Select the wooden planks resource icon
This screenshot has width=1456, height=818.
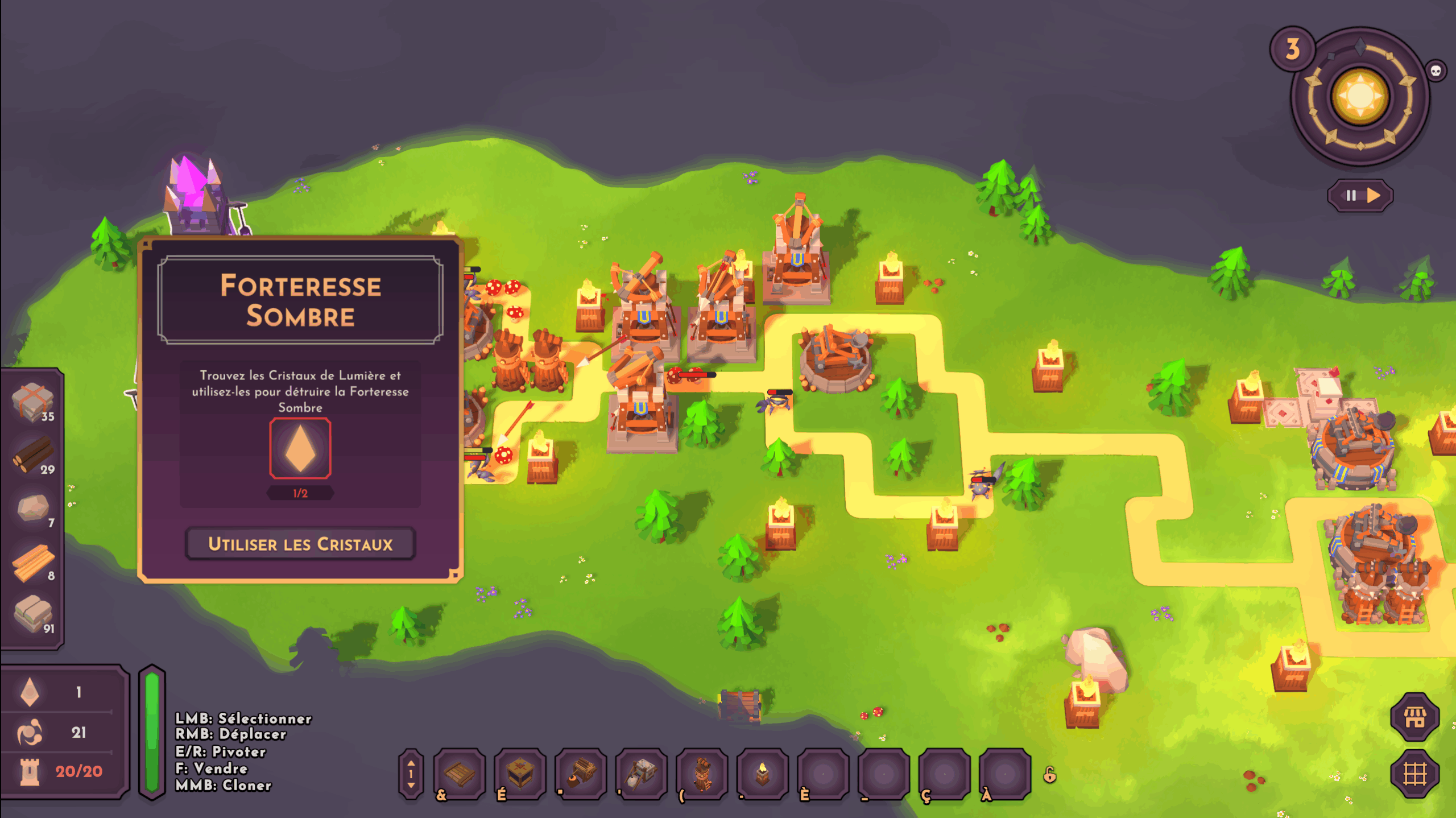coord(33,562)
